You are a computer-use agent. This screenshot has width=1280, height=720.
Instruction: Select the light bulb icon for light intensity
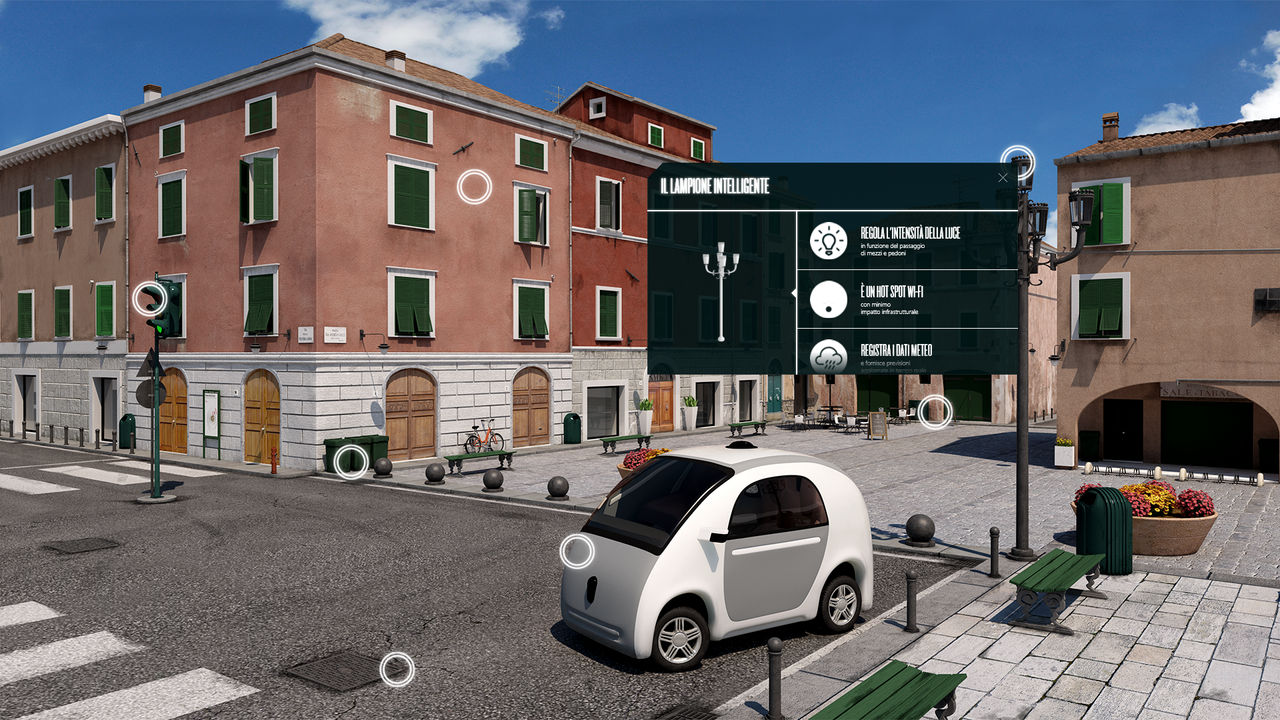[x=828, y=240]
